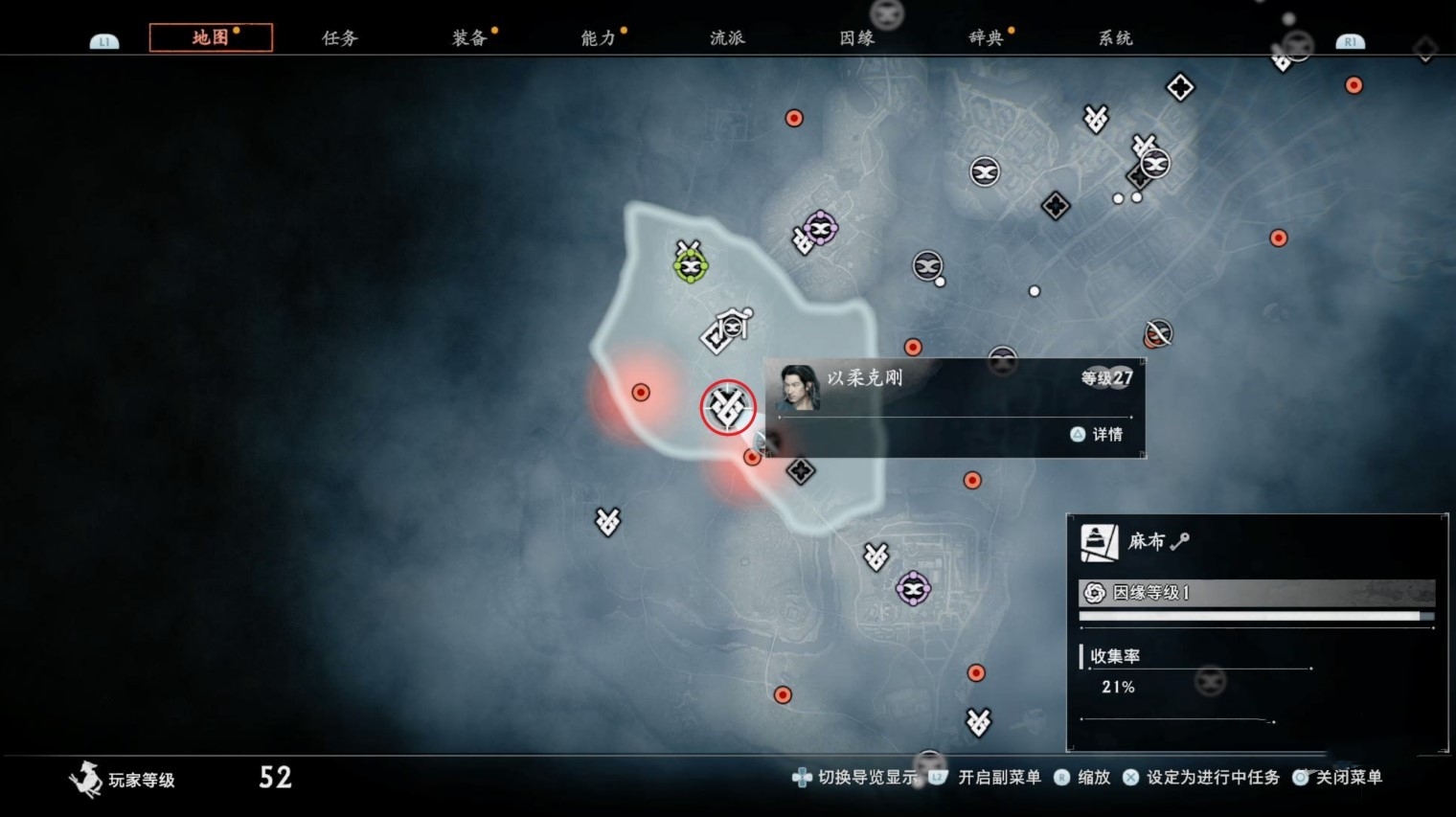
Task: Open the 任务 quests tab
Action: point(339,38)
